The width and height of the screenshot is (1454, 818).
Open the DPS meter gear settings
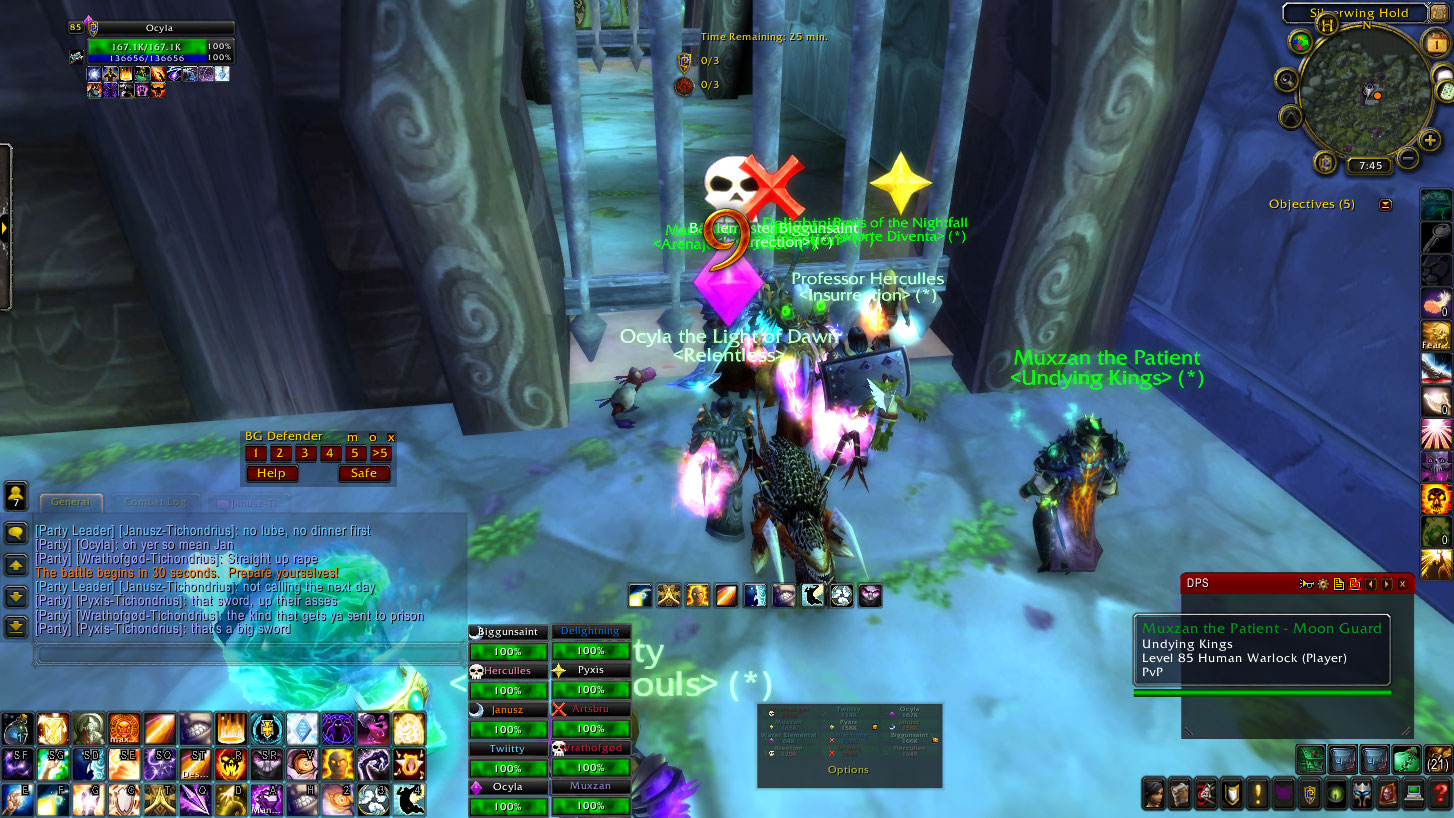click(x=1324, y=584)
